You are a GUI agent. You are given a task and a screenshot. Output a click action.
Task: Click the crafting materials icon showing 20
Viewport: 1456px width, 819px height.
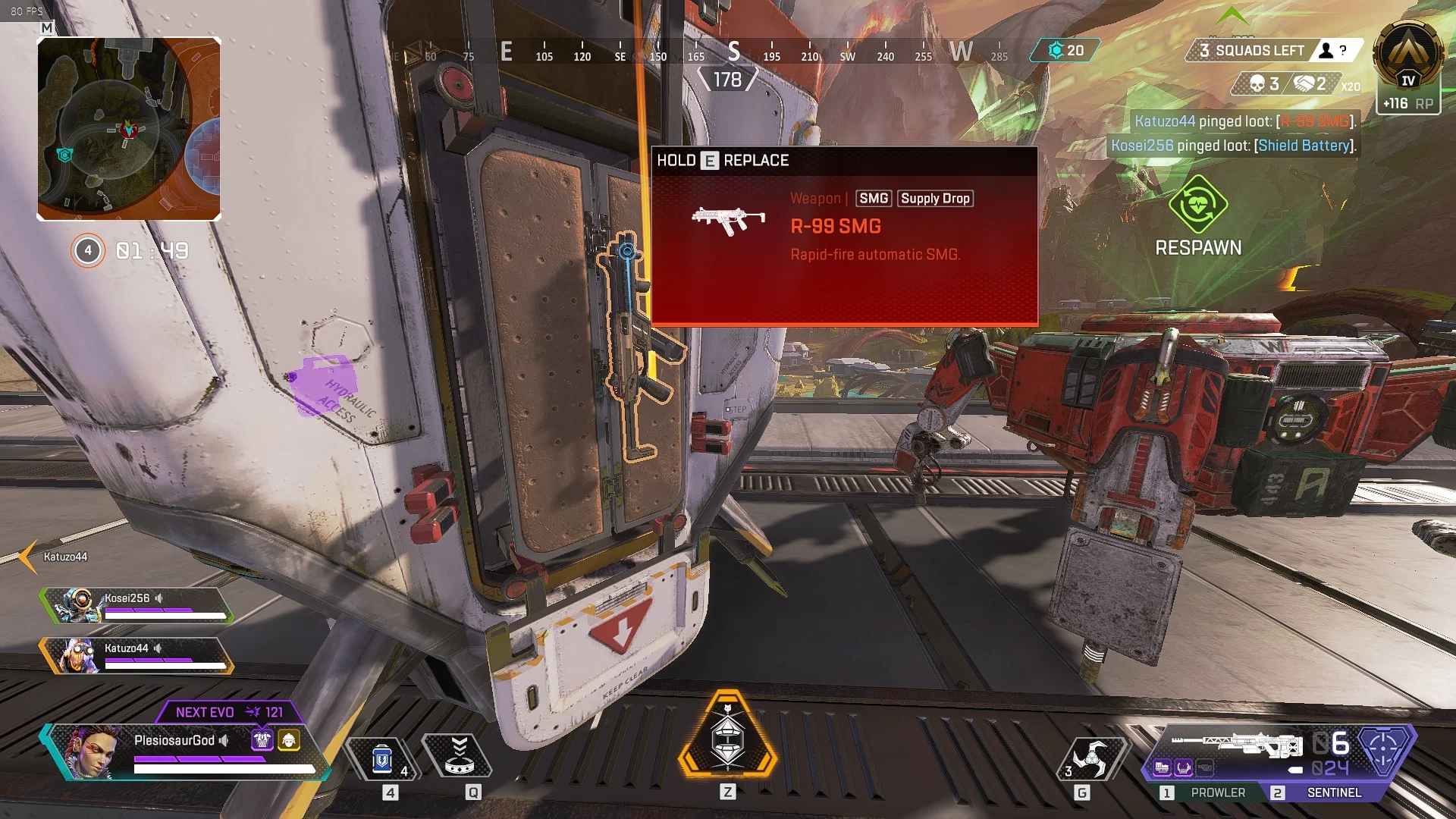pyautogui.click(x=1057, y=49)
